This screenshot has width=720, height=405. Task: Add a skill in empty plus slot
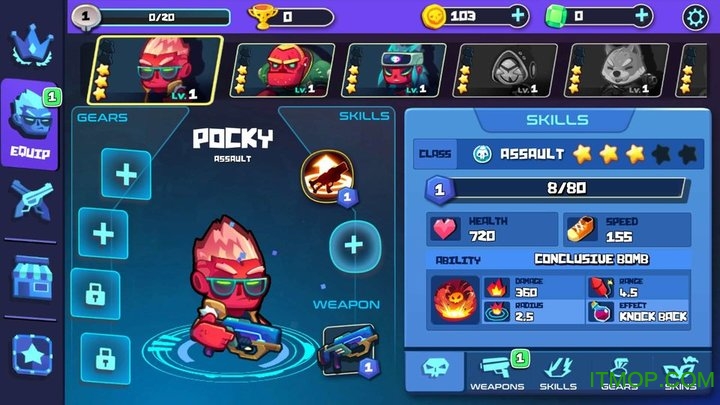point(352,243)
